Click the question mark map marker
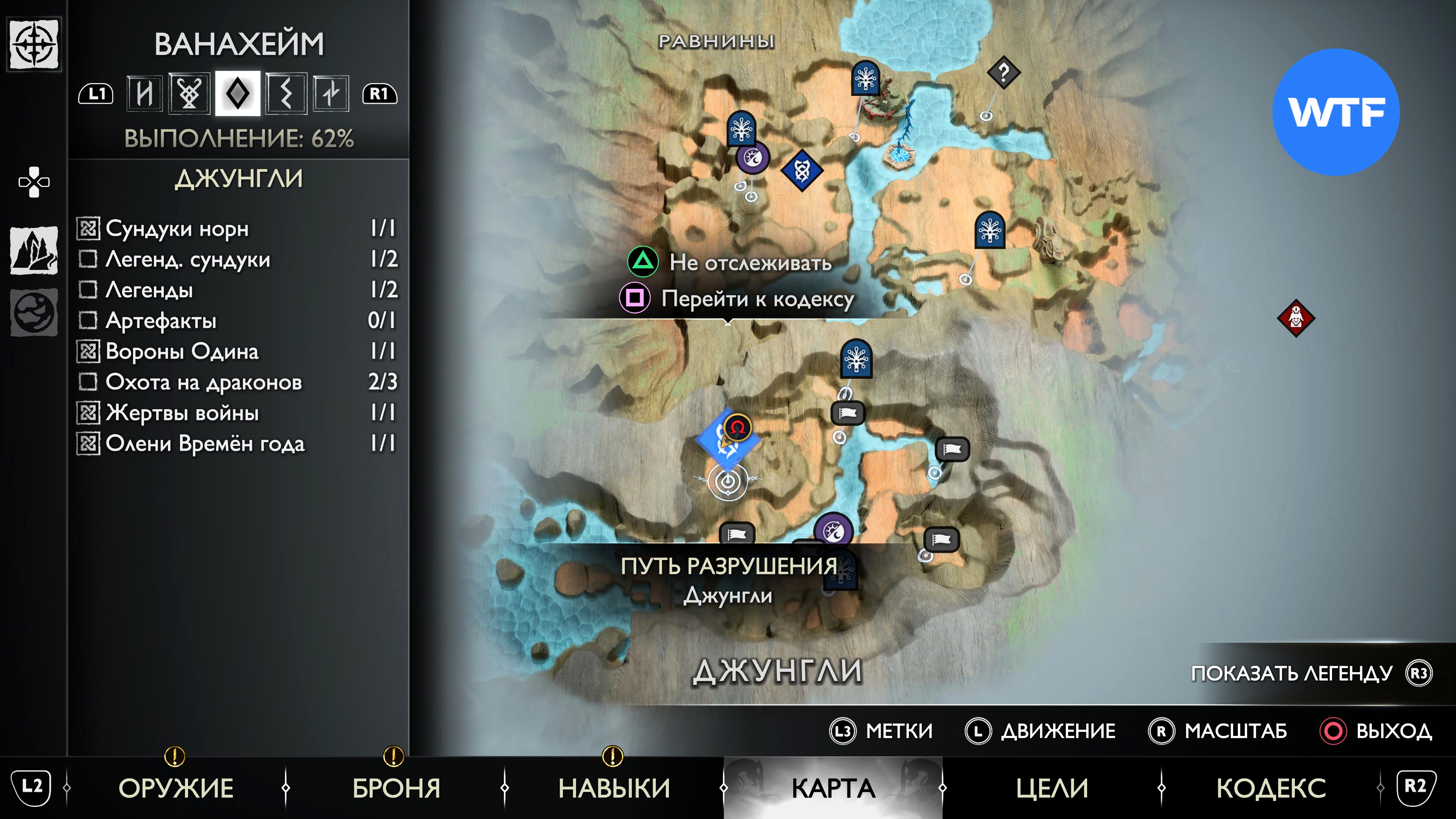This screenshot has width=1456, height=819. [1003, 72]
